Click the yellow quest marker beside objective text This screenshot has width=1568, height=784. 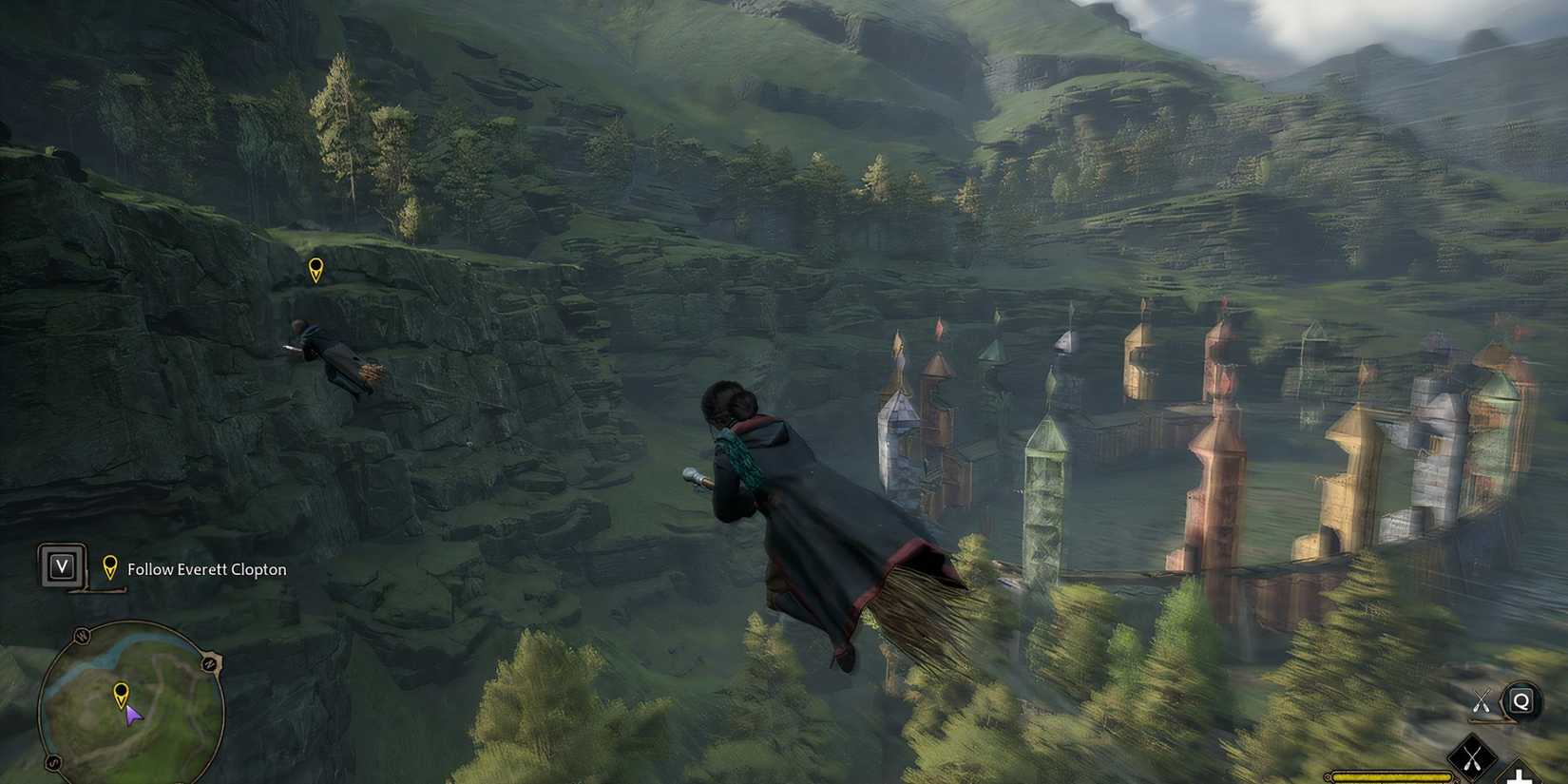click(x=110, y=567)
